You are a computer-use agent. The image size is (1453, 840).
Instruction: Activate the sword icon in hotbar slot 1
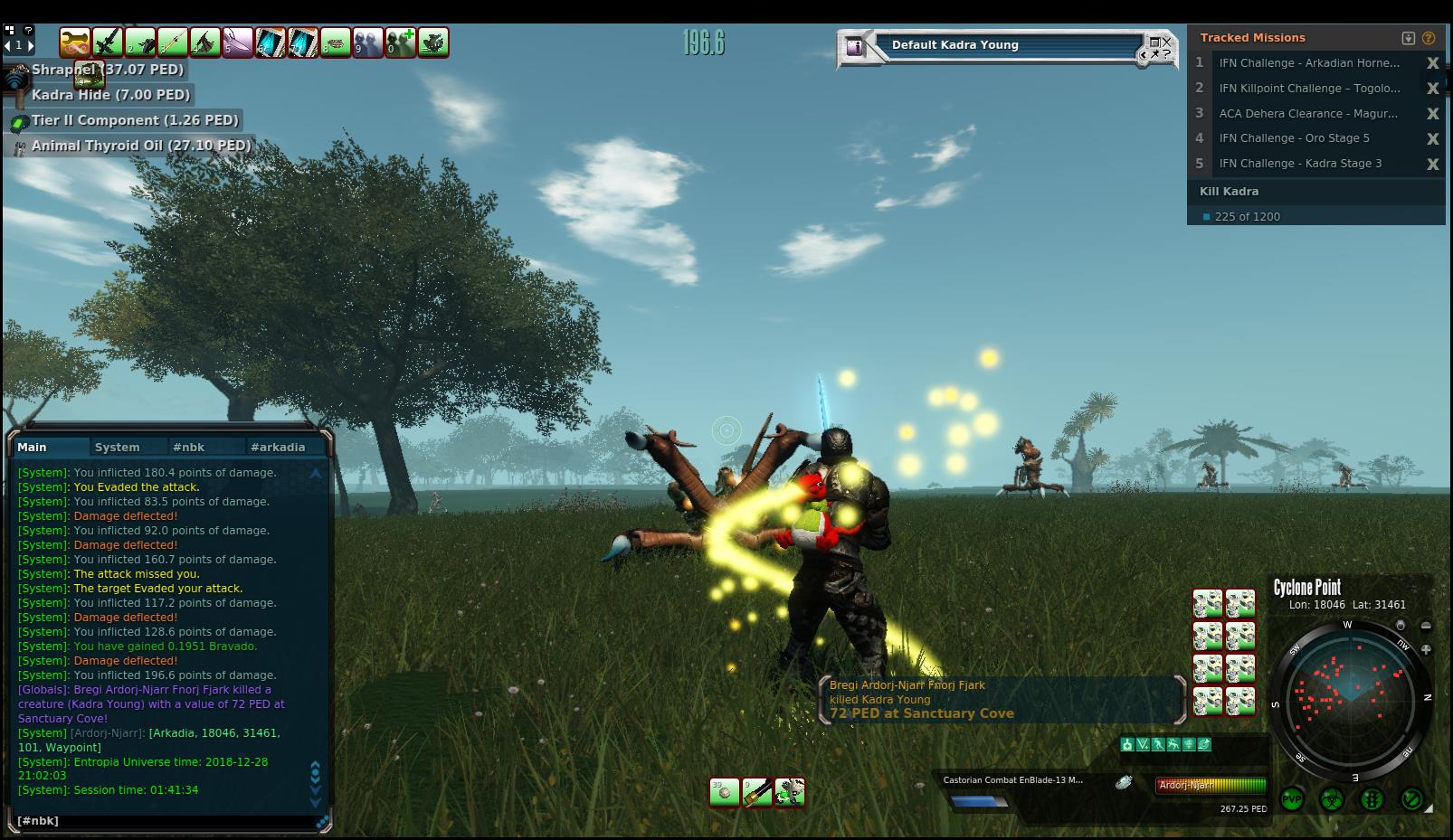coord(108,42)
